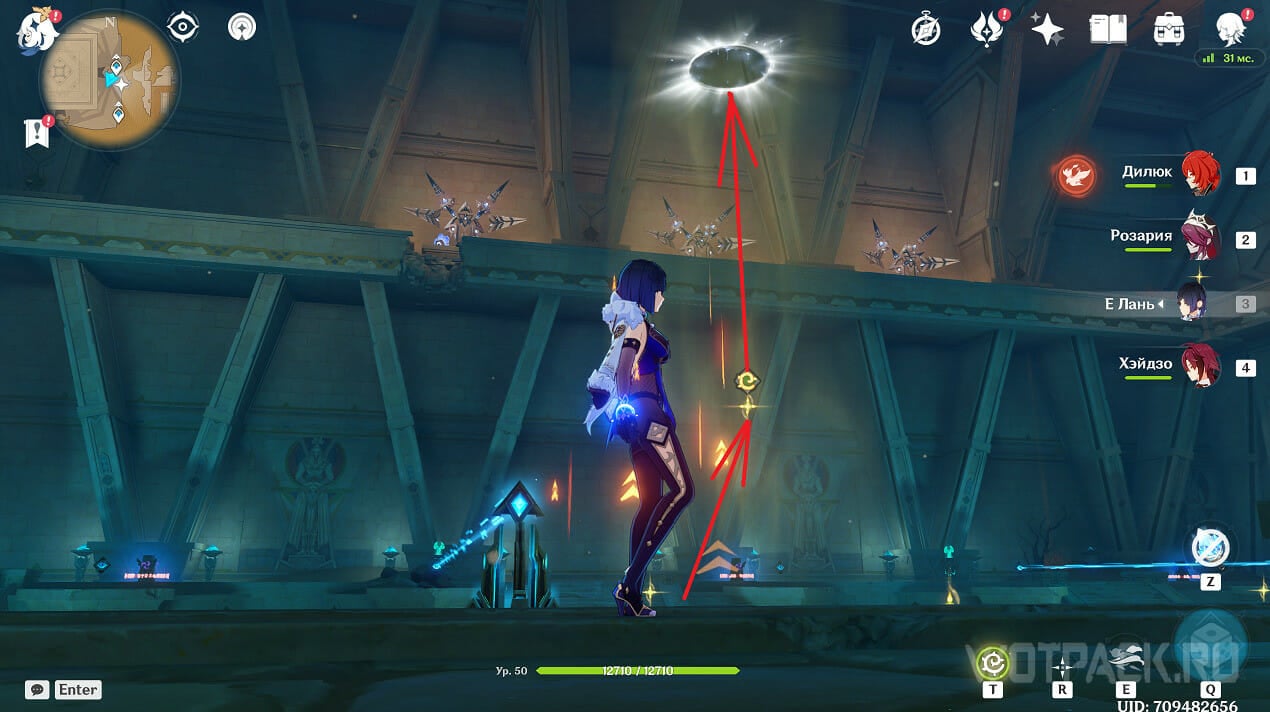
Task: Open the Inventory backpack icon
Action: [x=1168, y=30]
